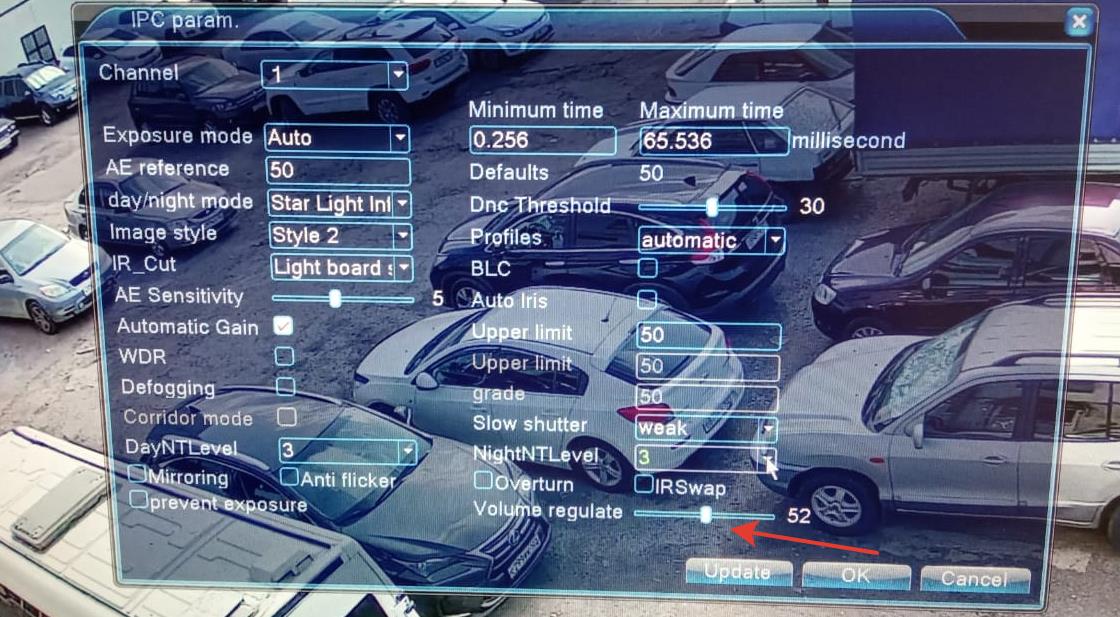The height and width of the screenshot is (617, 1120).
Task: Click the Update button
Action: [738, 573]
